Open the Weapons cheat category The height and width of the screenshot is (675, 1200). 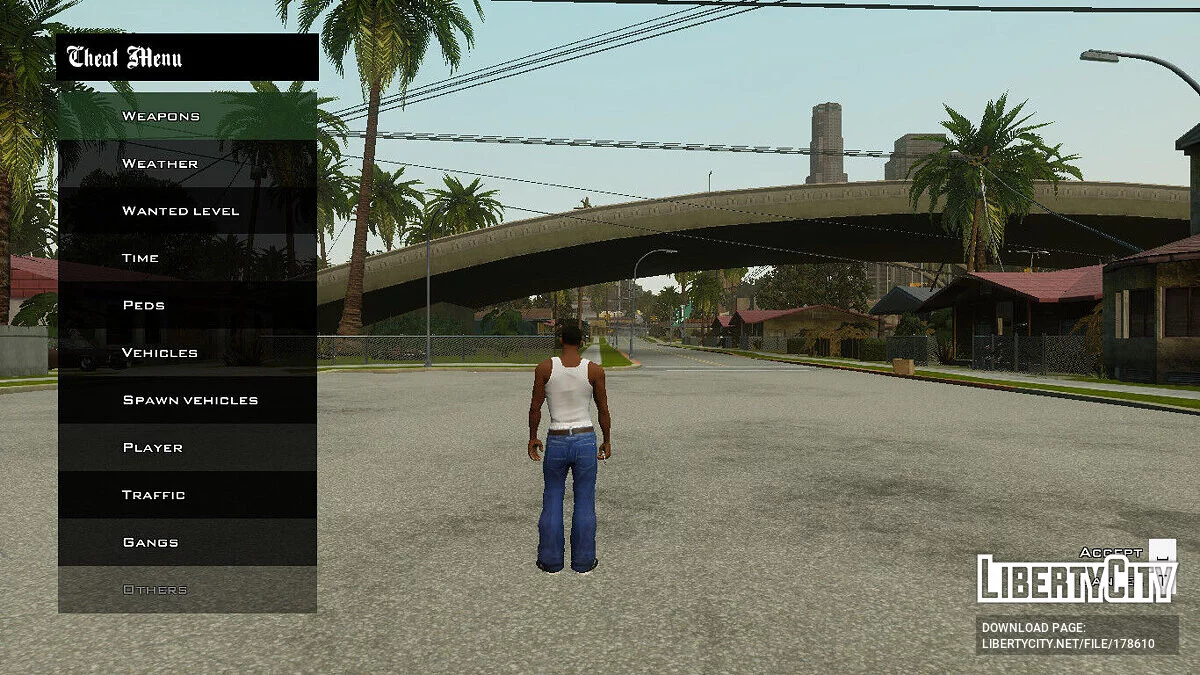click(187, 116)
